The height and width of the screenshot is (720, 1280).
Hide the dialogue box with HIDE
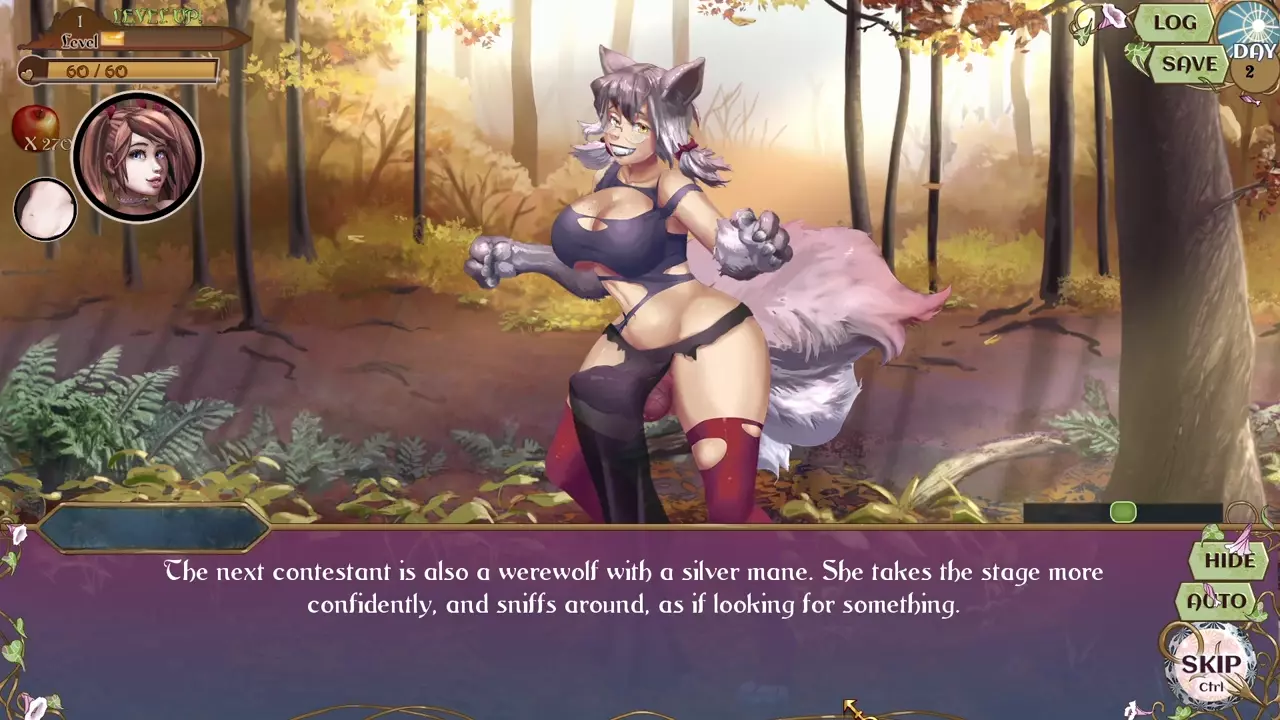[x=1229, y=560]
